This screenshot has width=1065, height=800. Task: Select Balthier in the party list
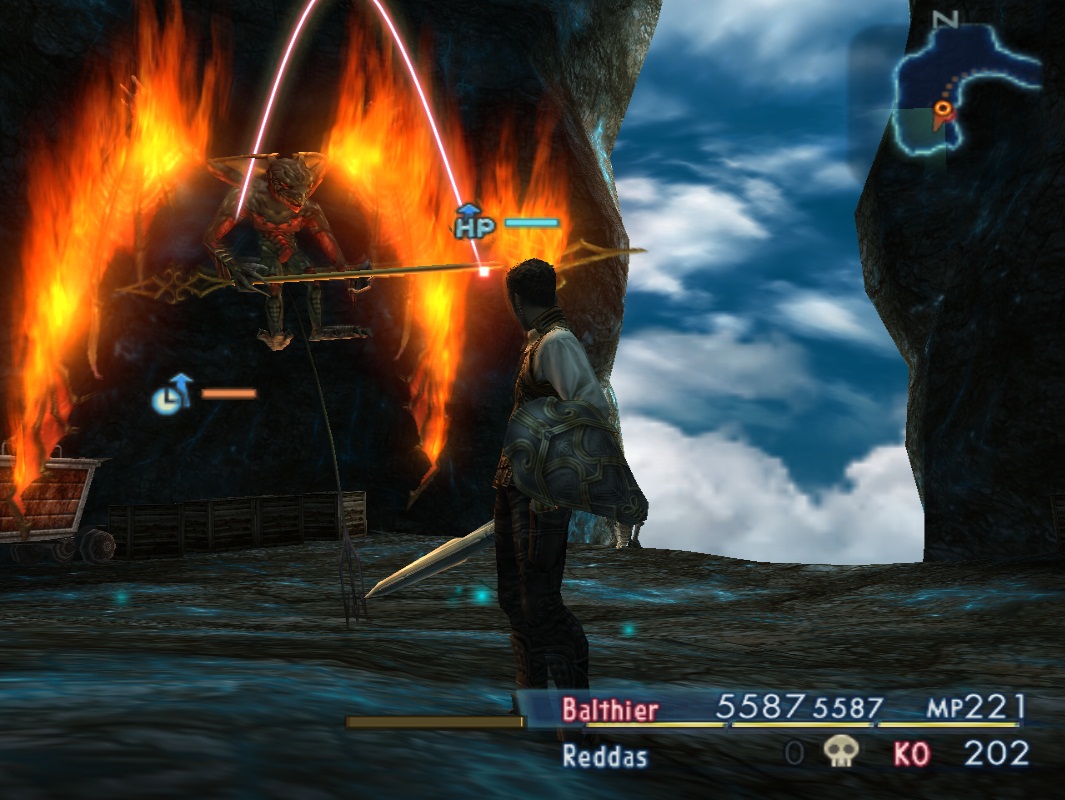tap(610, 710)
